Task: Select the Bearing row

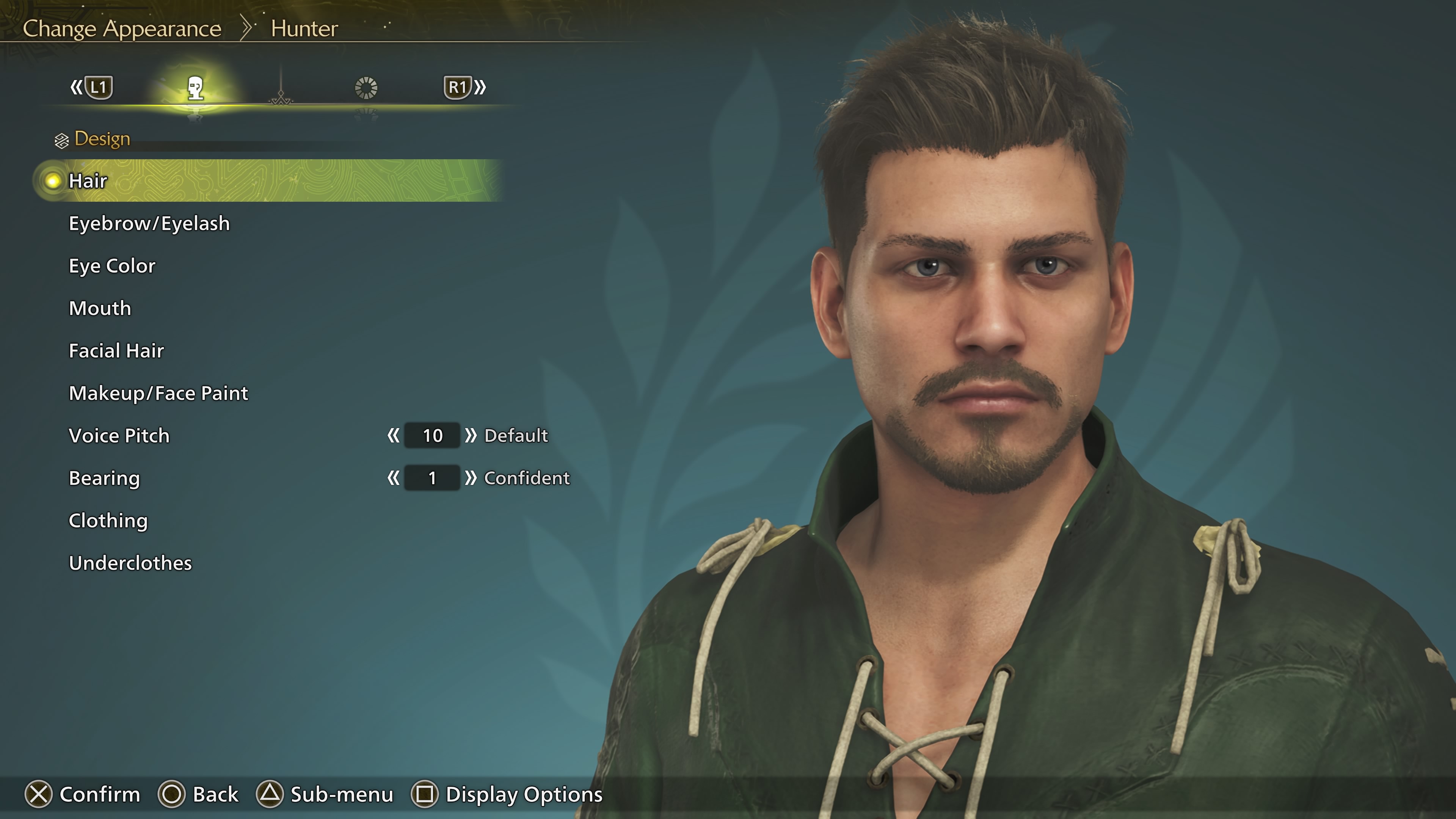Action: [104, 478]
